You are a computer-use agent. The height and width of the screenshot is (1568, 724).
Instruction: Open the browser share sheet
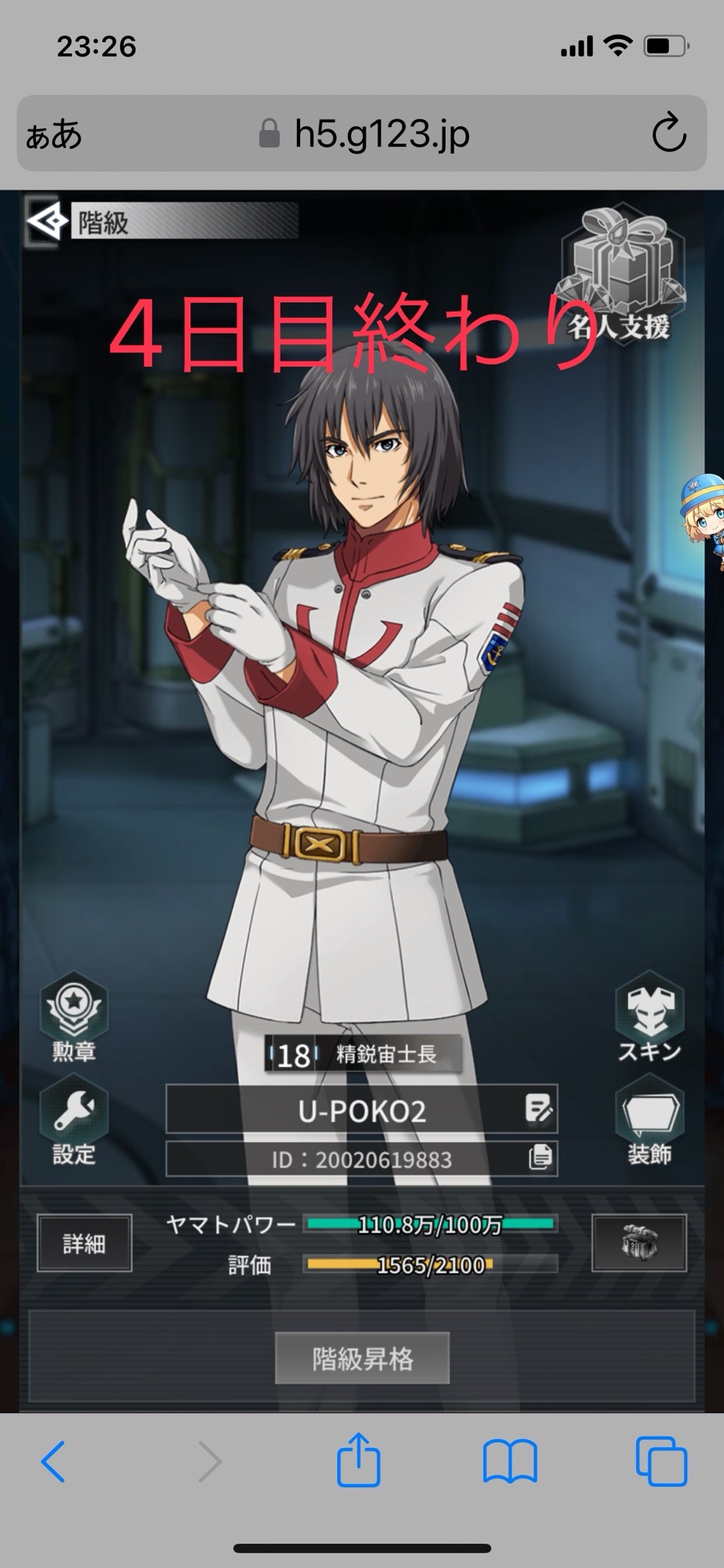click(x=359, y=1461)
